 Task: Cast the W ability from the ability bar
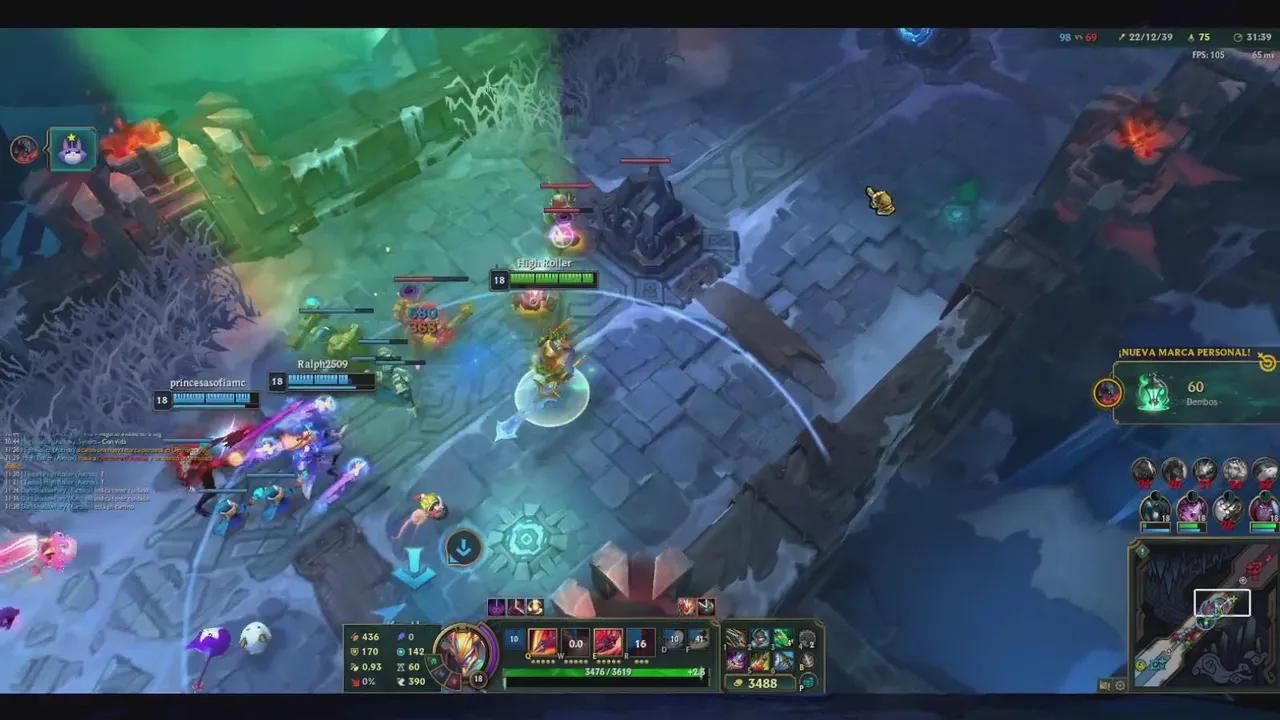[575, 641]
